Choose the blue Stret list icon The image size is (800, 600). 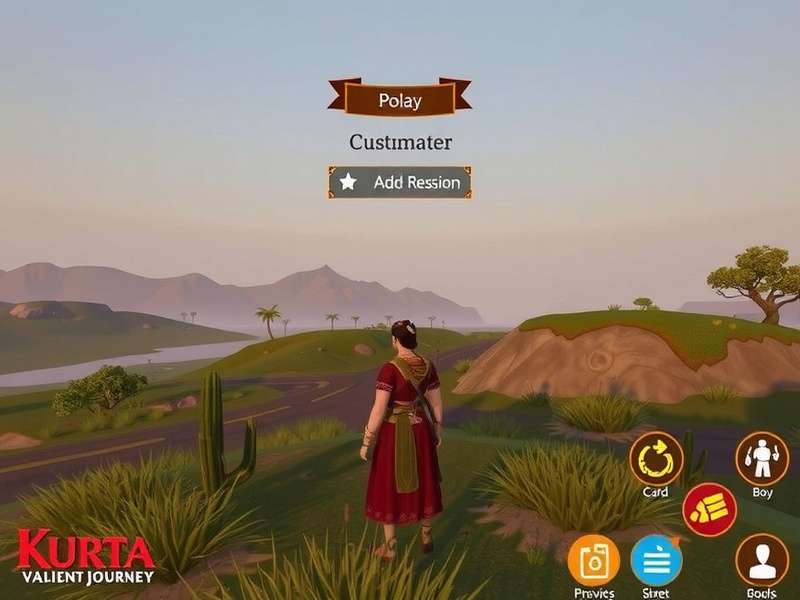[656, 560]
